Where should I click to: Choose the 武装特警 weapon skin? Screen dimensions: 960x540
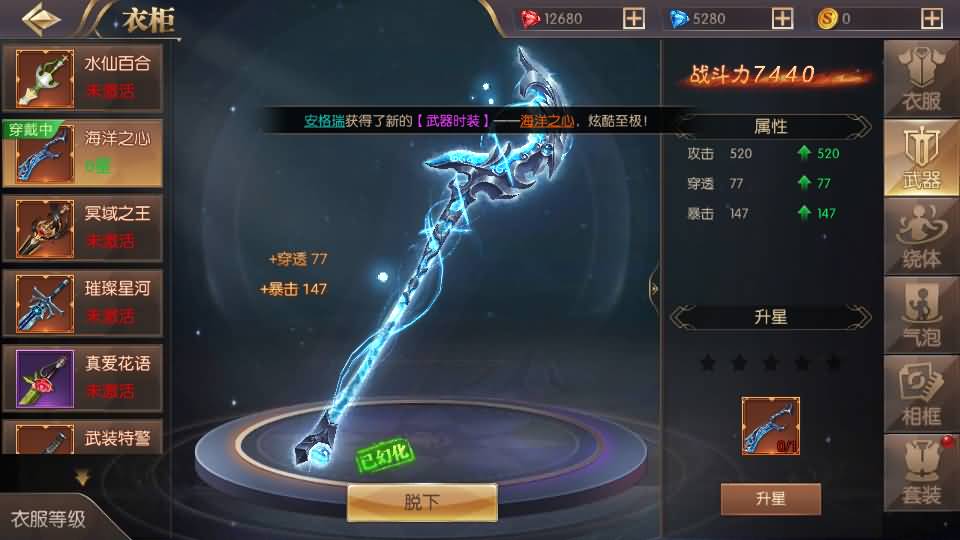coord(82,440)
